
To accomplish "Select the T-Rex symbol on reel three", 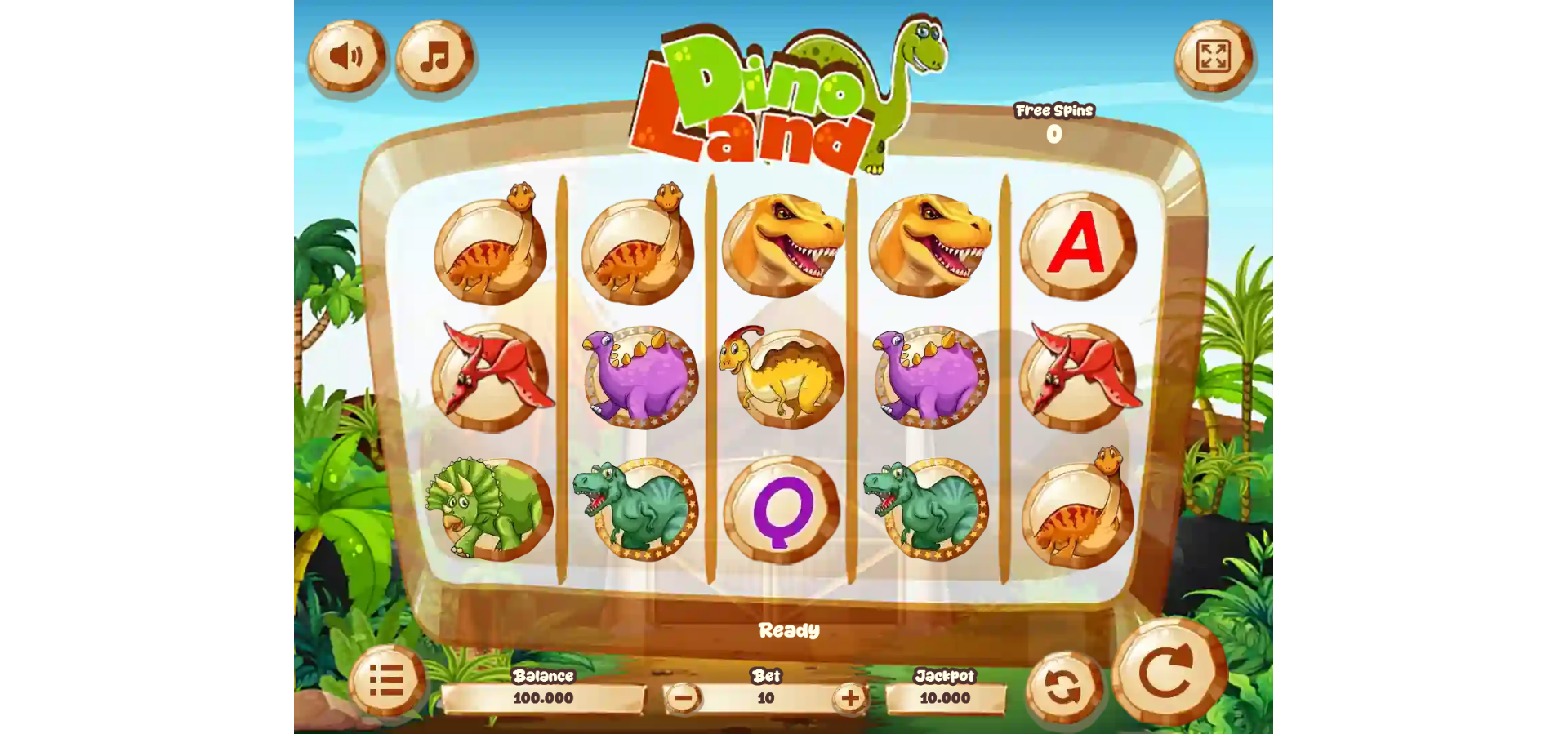I will point(782,245).
